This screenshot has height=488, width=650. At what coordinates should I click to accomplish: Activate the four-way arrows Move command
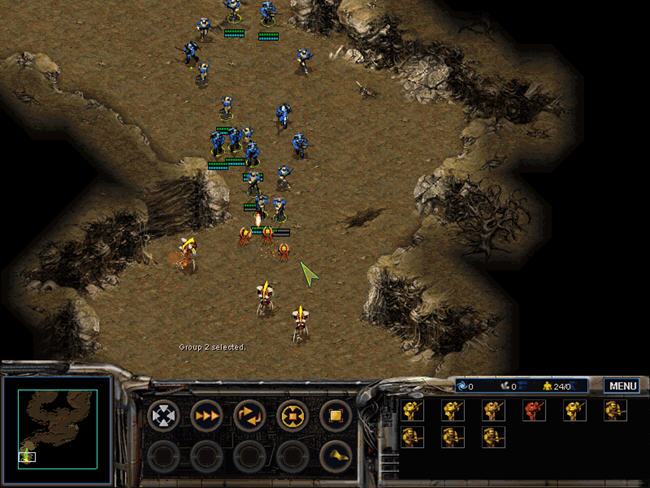(163, 414)
